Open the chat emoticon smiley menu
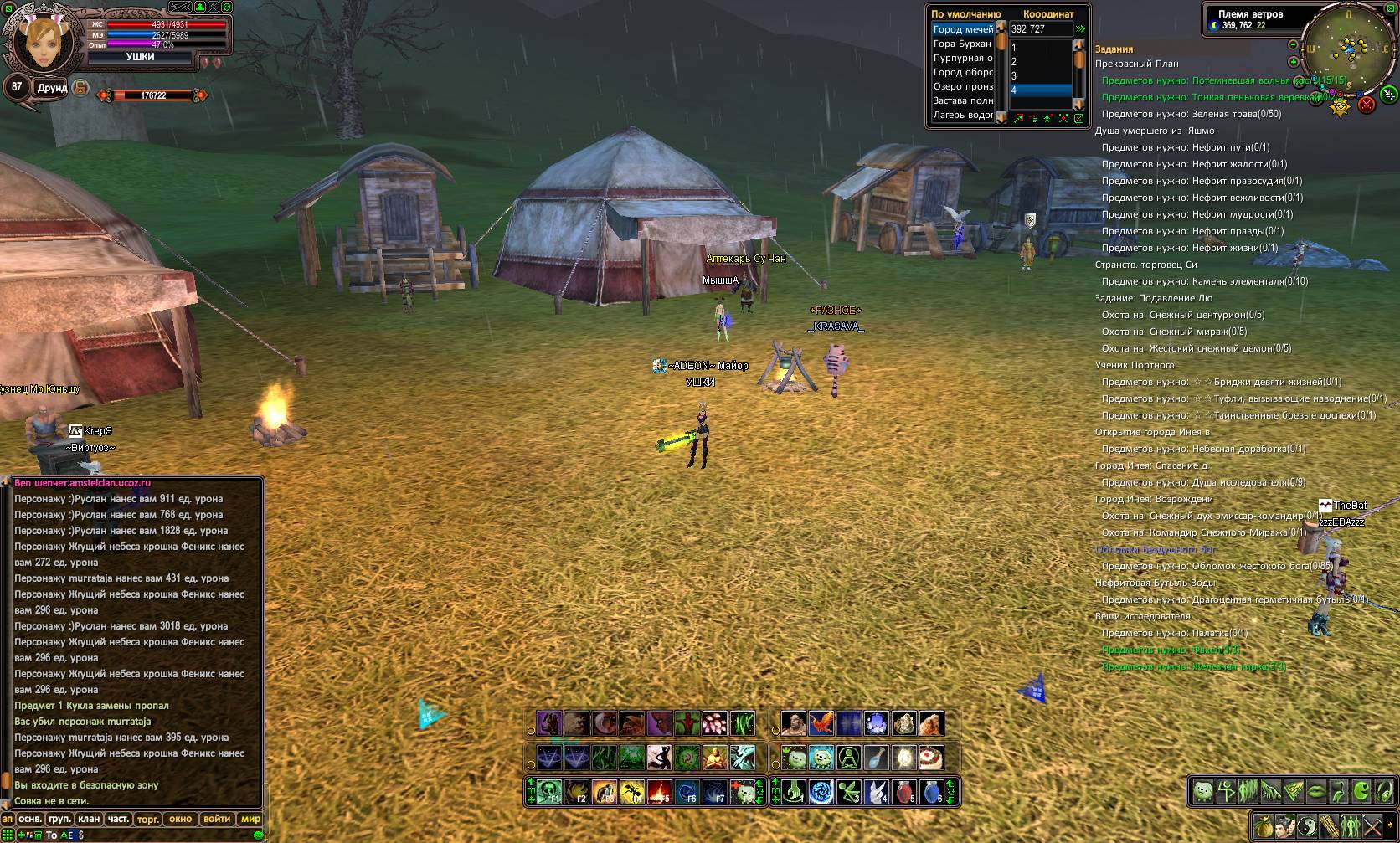 click(258, 835)
